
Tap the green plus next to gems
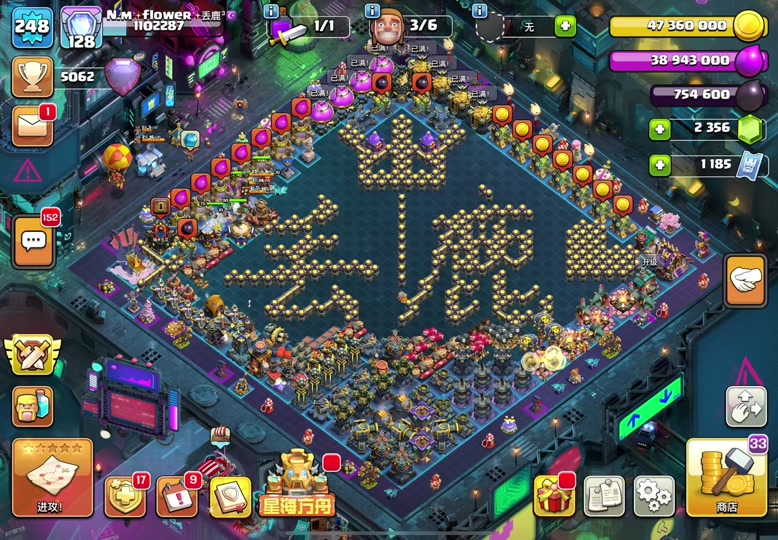[x=660, y=129]
